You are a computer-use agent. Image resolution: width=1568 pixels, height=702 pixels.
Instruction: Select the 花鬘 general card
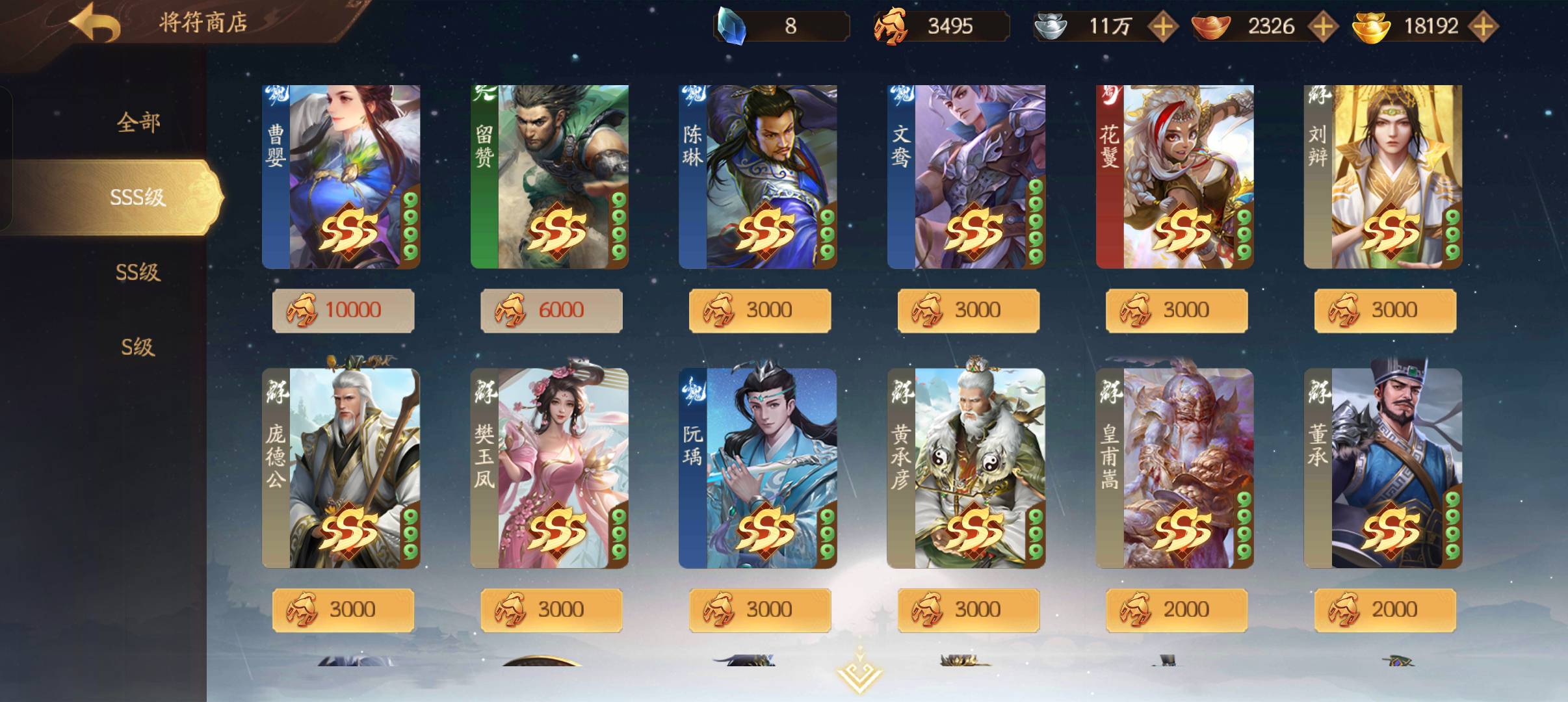coord(1174,177)
